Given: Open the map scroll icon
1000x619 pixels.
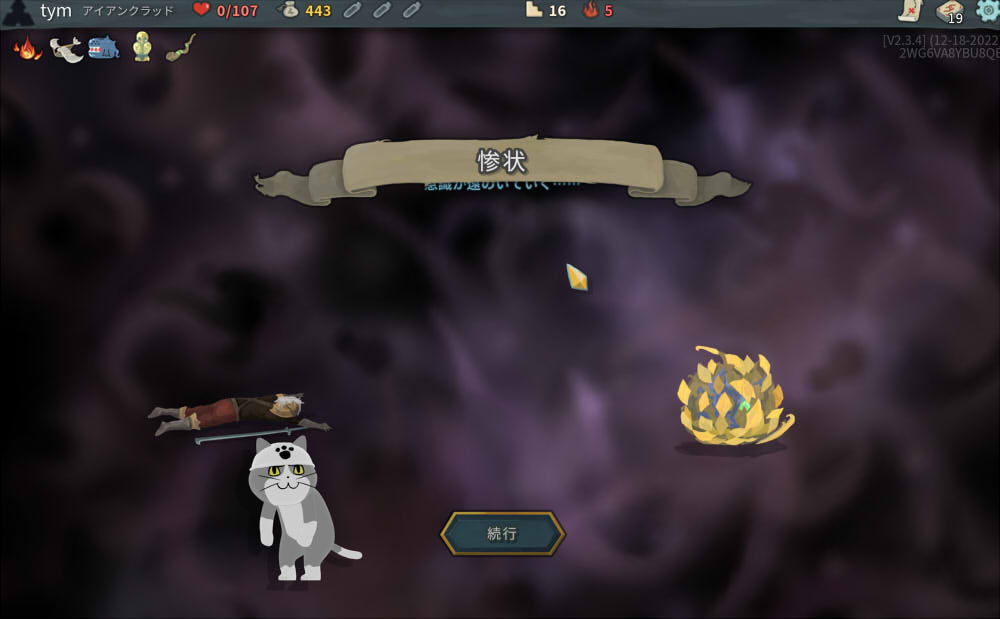Looking at the screenshot, I should point(909,11).
